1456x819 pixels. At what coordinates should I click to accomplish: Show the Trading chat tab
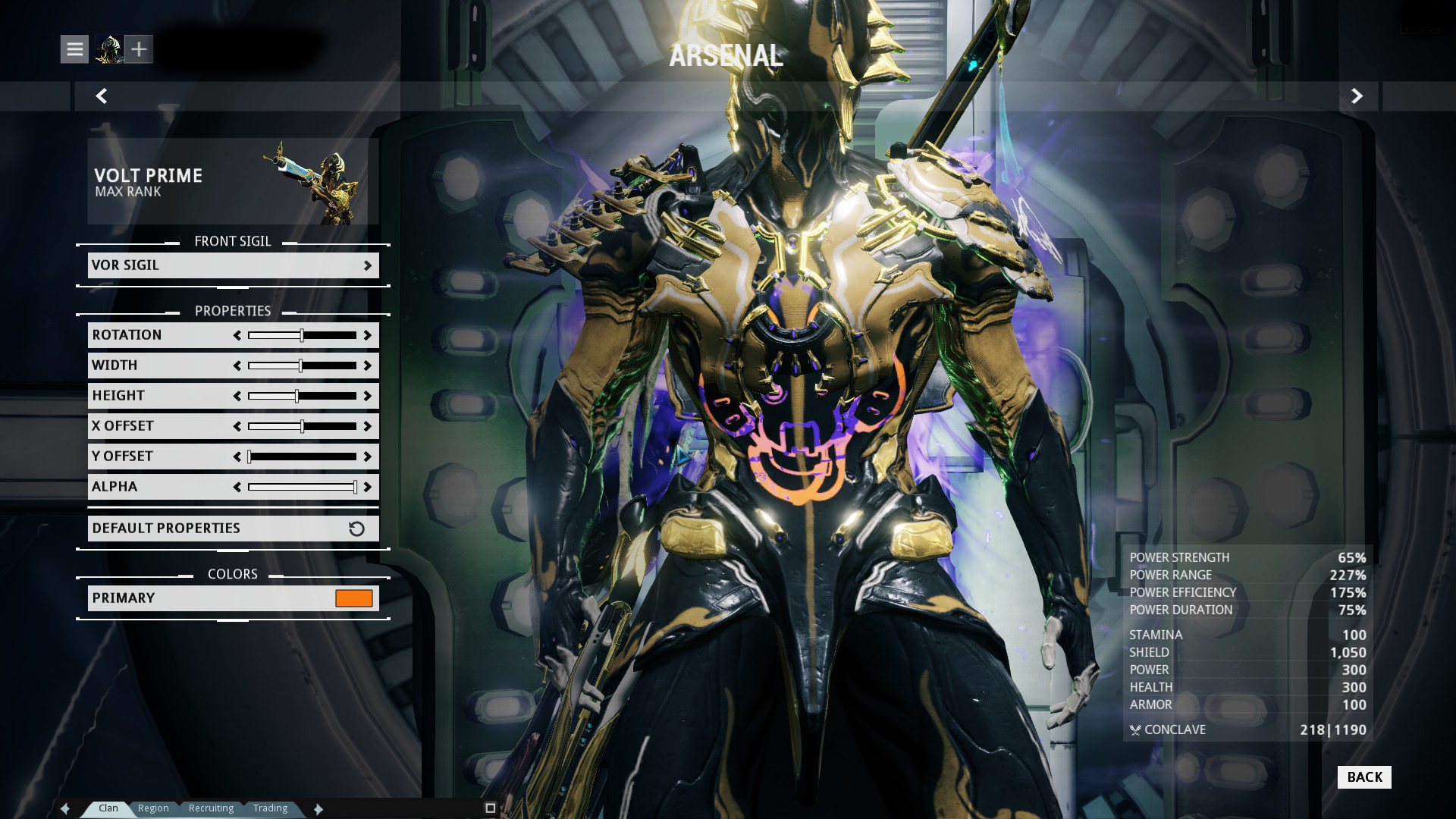pyautogui.click(x=270, y=808)
